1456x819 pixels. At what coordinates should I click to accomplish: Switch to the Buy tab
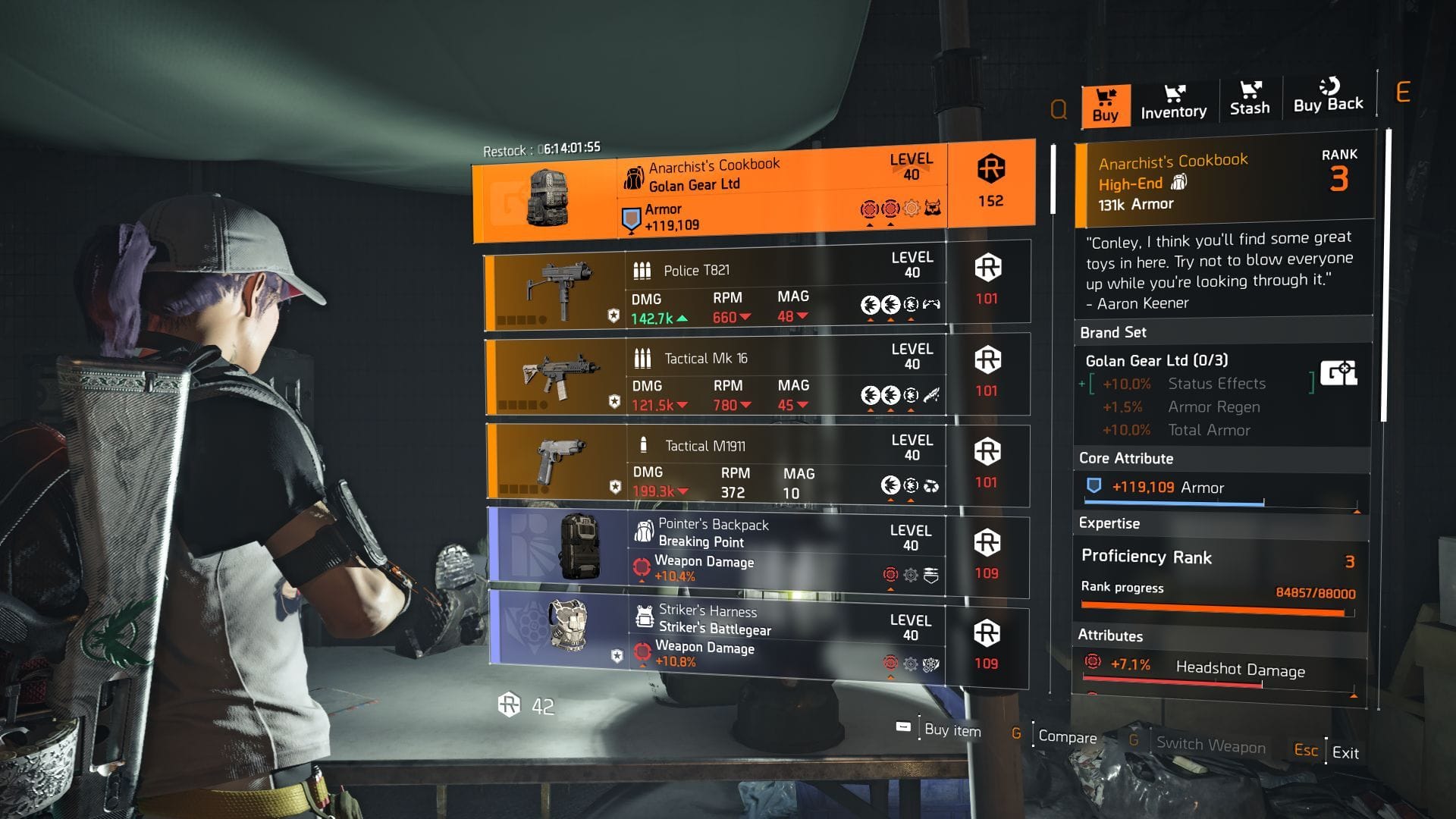coord(1105,114)
